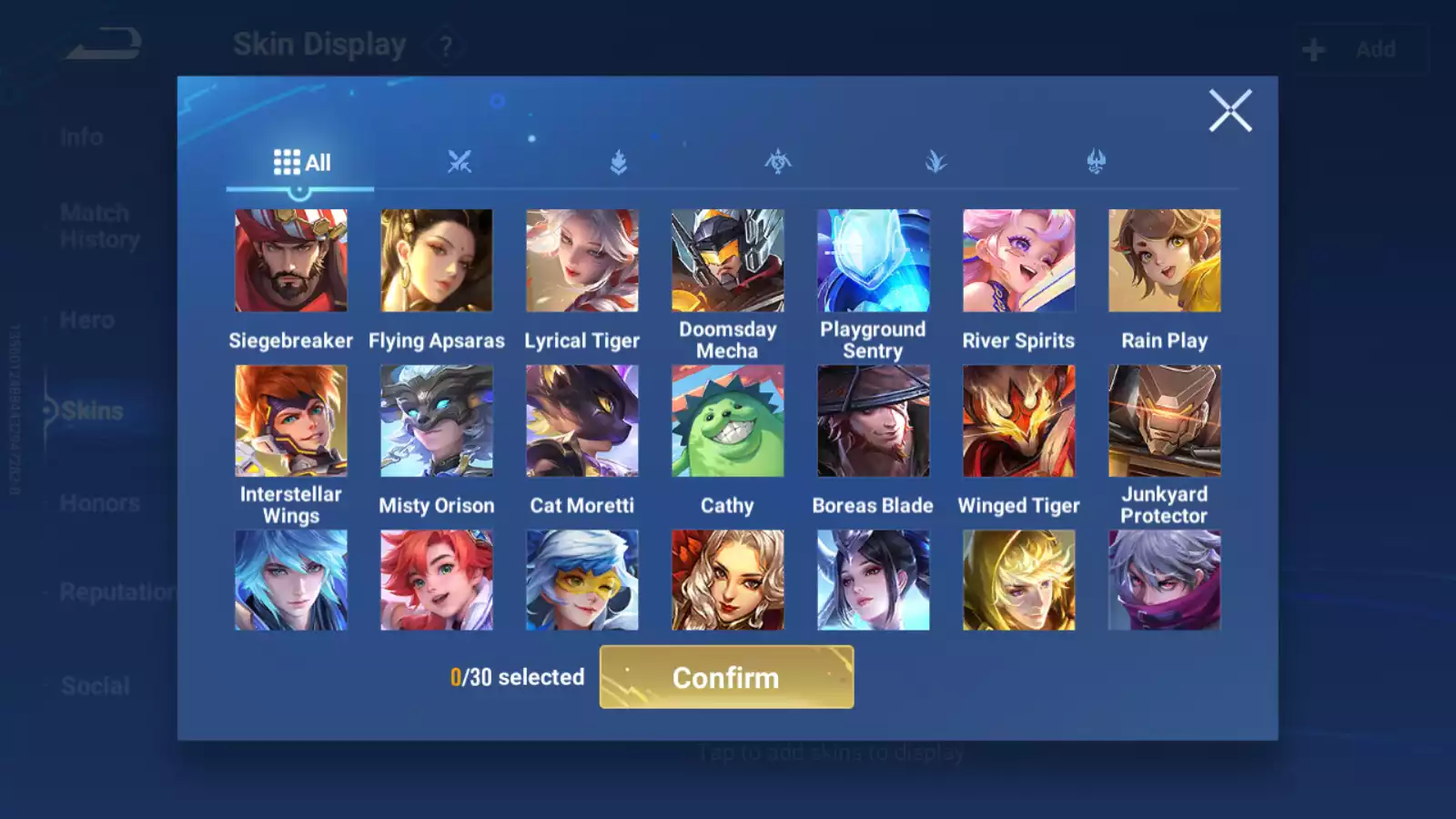Choose the Winged Tiger skin

pos(1019,421)
